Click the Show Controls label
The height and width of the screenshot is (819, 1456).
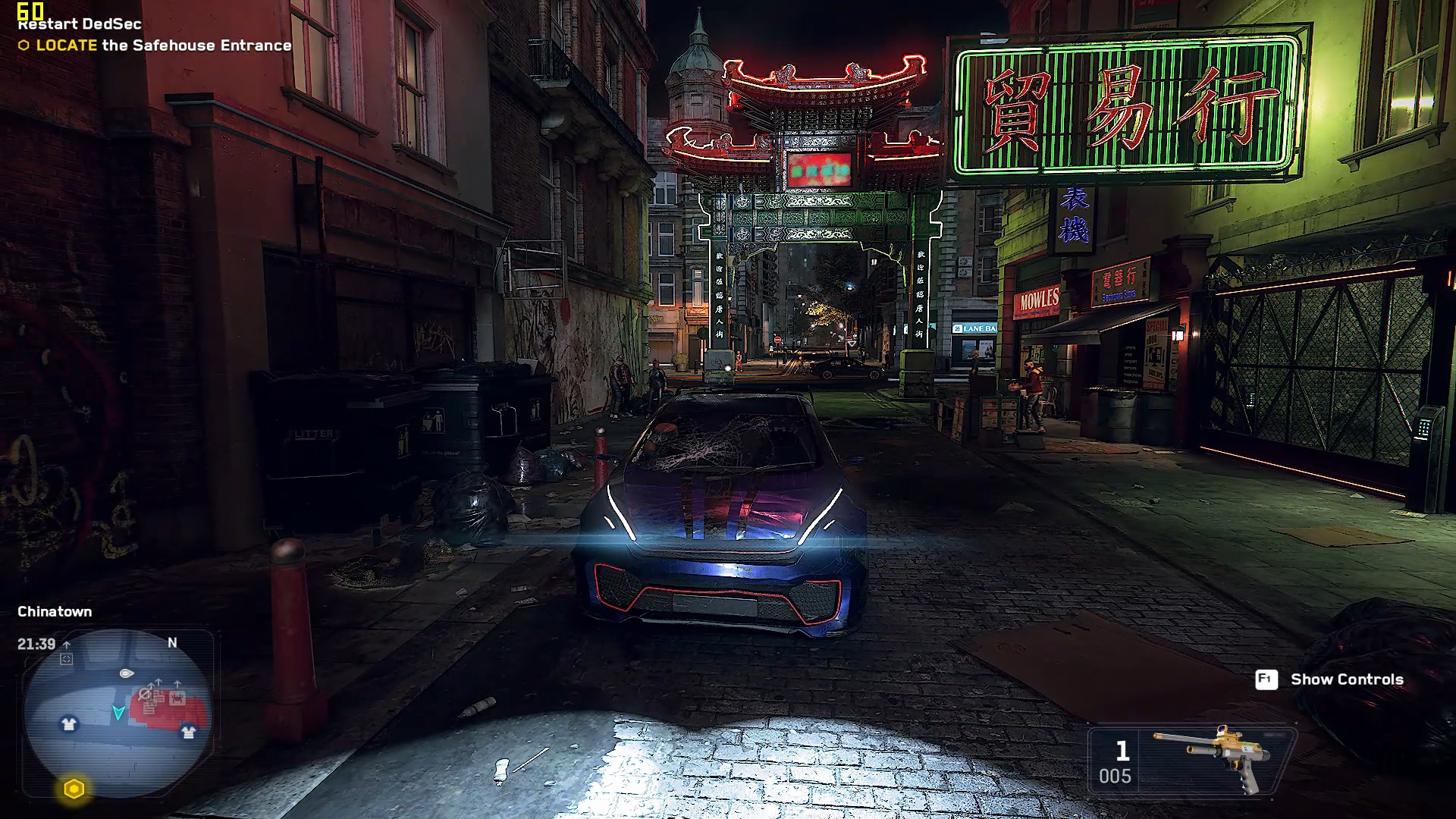(x=1346, y=679)
